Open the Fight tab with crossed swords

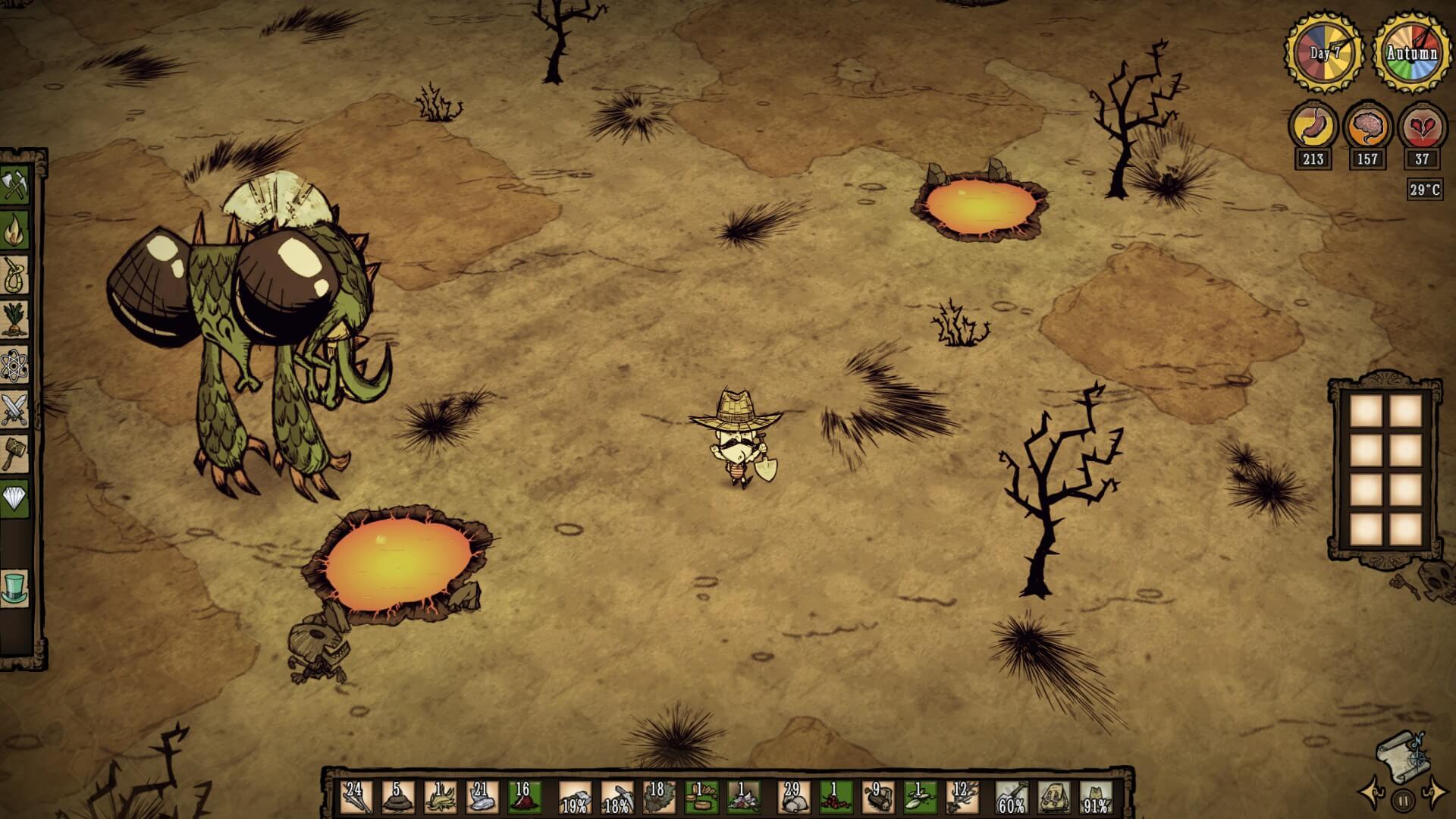point(14,409)
